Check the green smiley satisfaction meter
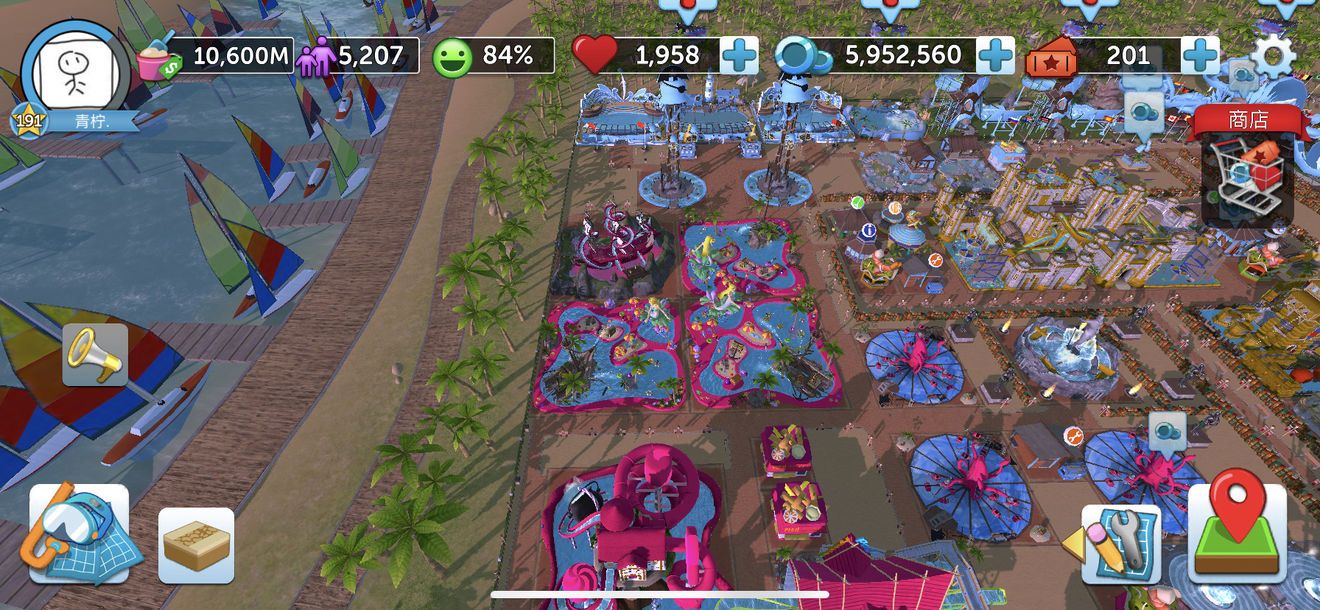 pyautogui.click(x=452, y=56)
